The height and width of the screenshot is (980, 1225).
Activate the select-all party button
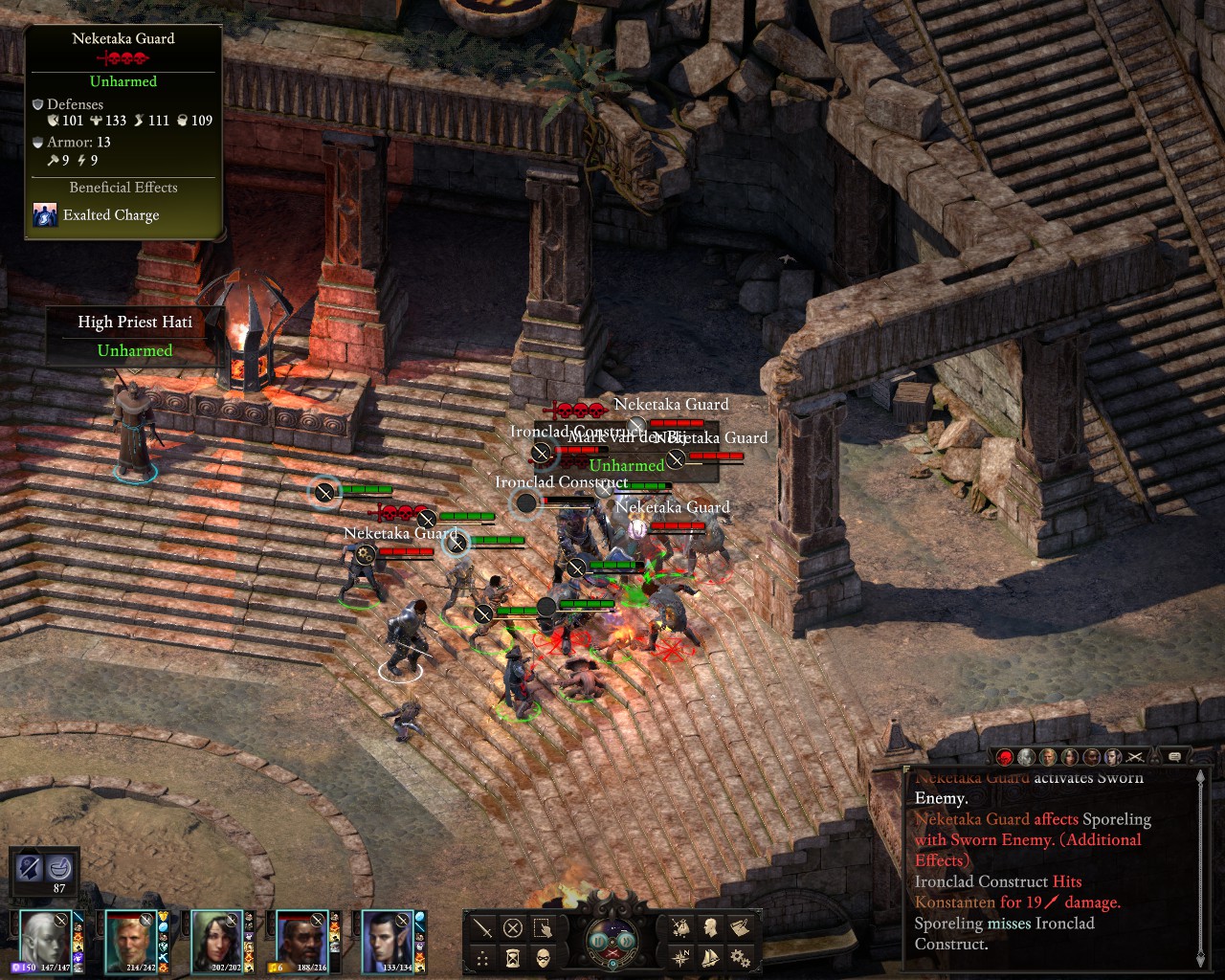tap(543, 928)
